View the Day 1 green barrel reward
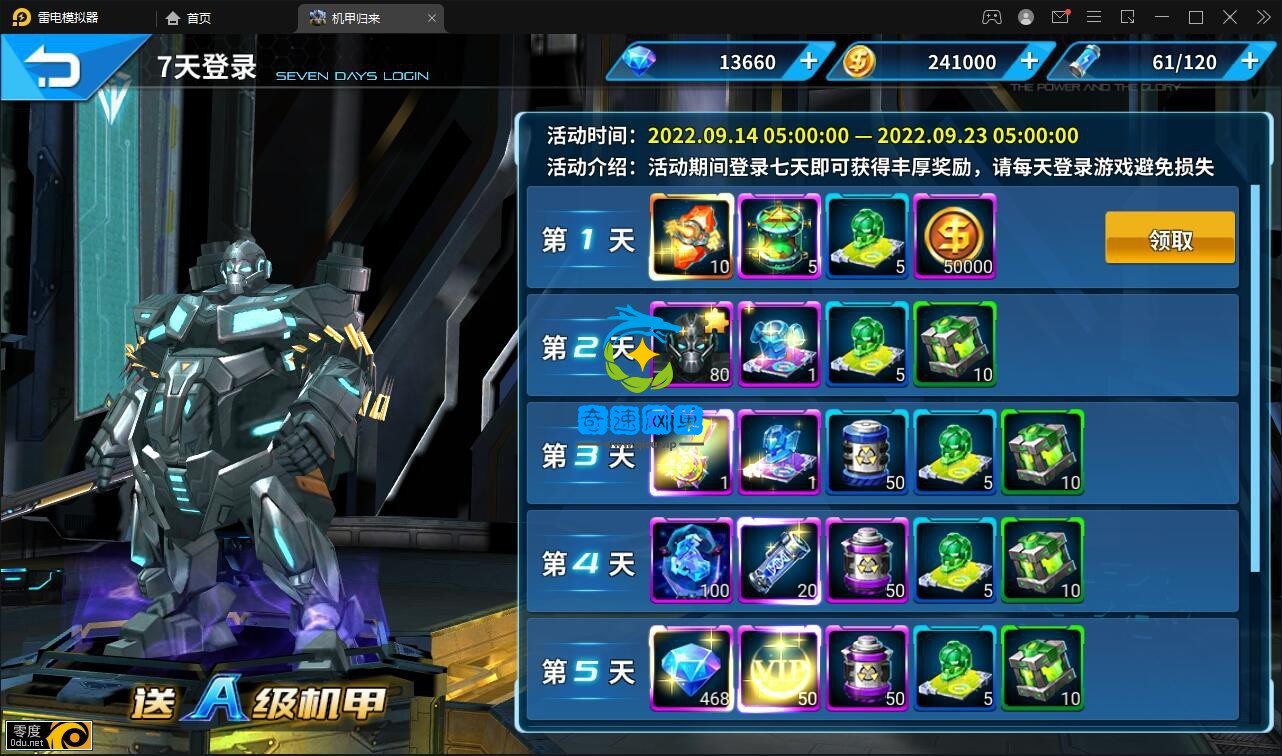Viewport: 1282px width, 756px height. [779, 237]
